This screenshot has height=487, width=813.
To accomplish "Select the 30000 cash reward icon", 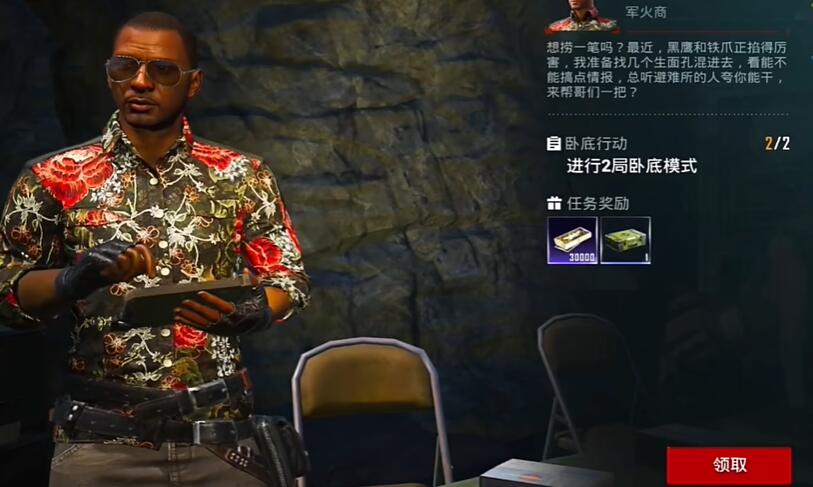I will click(572, 240).
